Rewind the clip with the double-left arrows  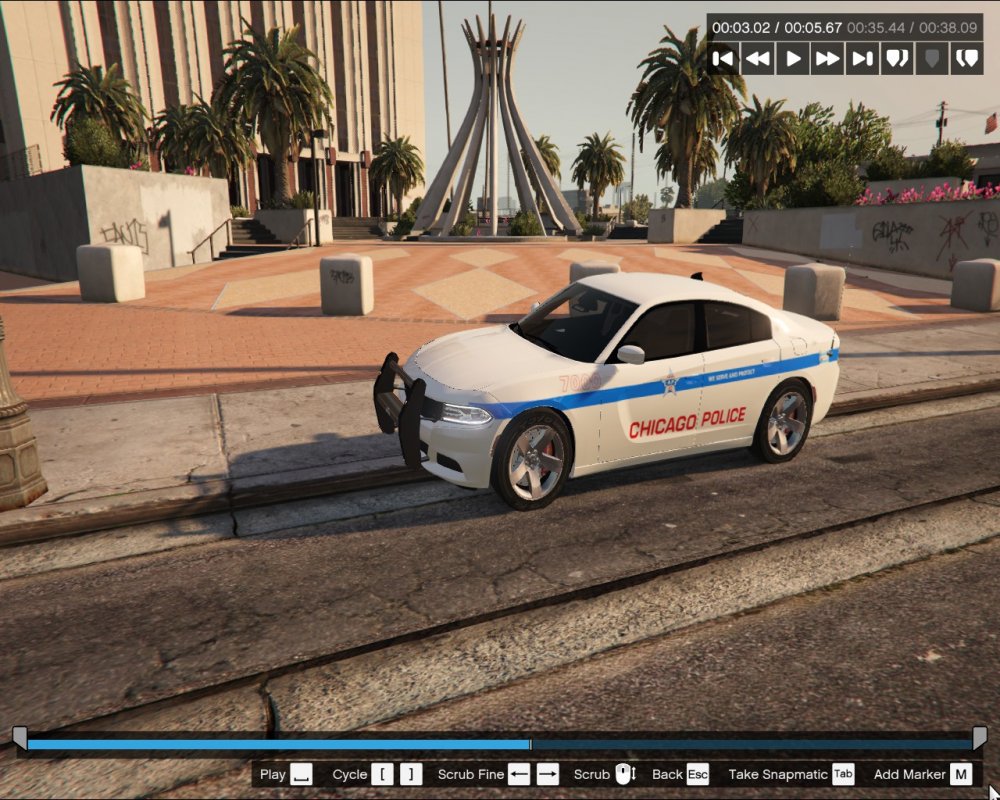758,58
